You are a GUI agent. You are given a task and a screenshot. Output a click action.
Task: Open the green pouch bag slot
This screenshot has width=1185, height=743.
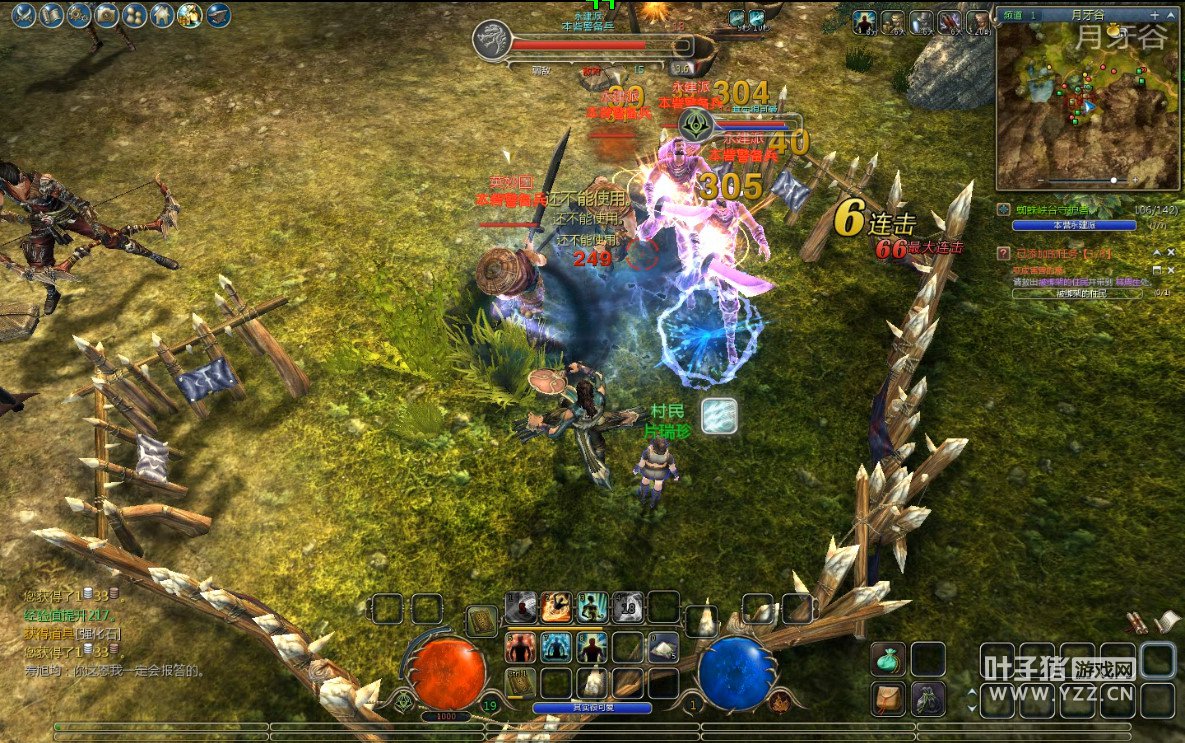point(888,659)
